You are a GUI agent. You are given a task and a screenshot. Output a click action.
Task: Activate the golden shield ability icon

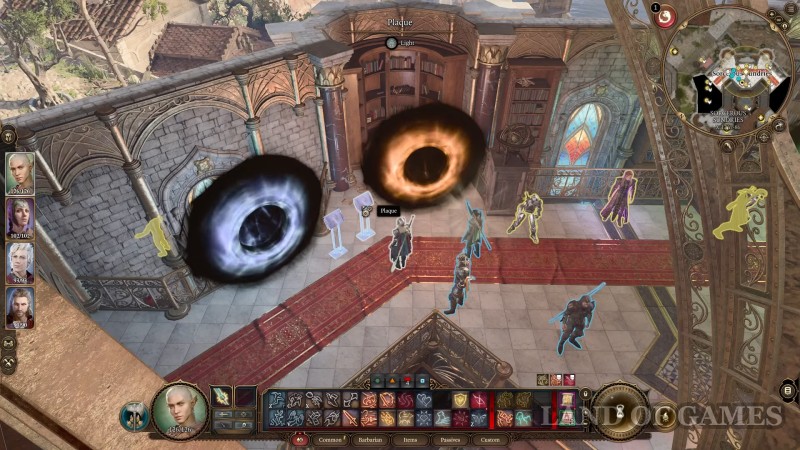point(461,400)
